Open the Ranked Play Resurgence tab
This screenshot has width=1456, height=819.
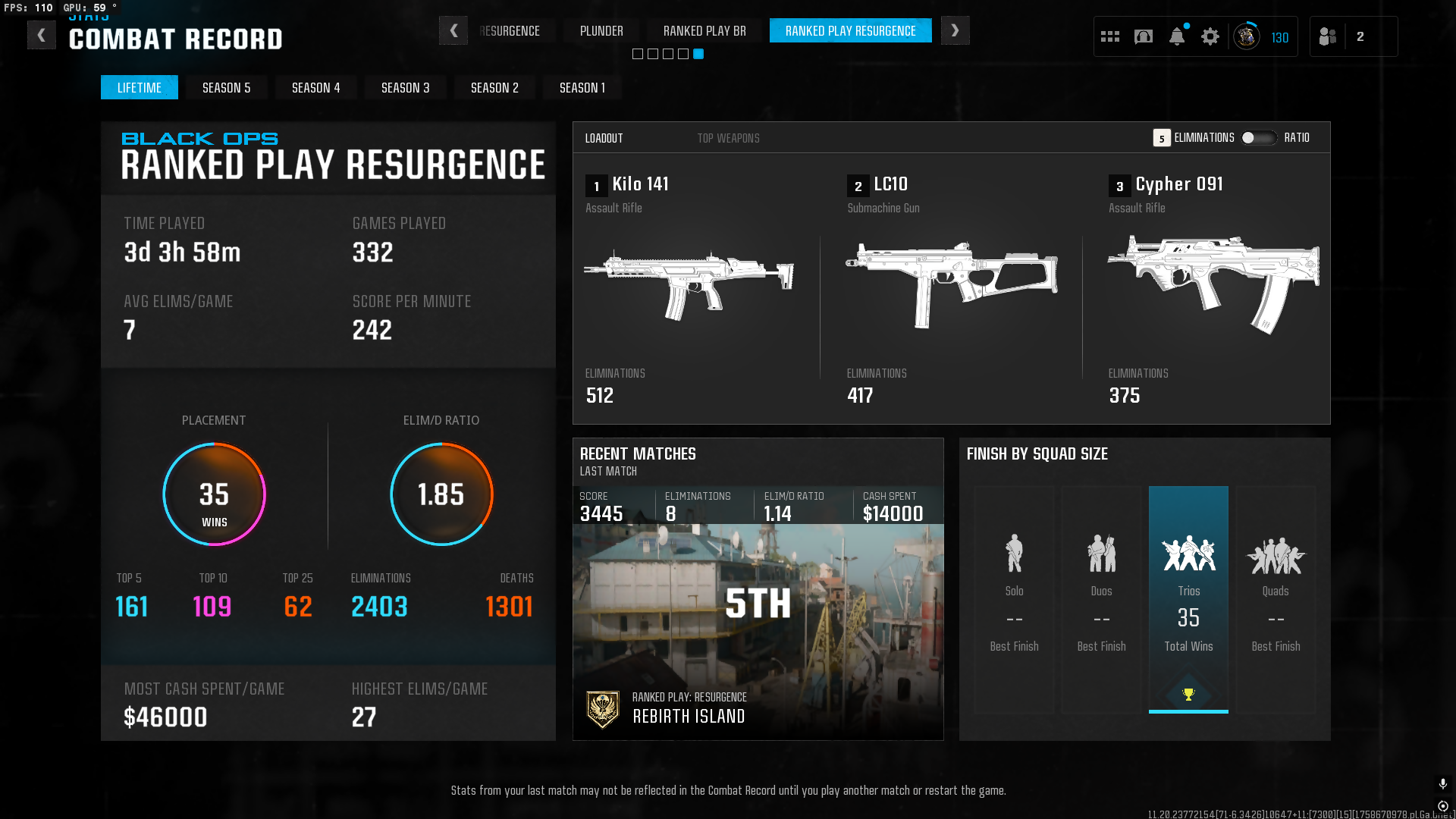(850, 31)
